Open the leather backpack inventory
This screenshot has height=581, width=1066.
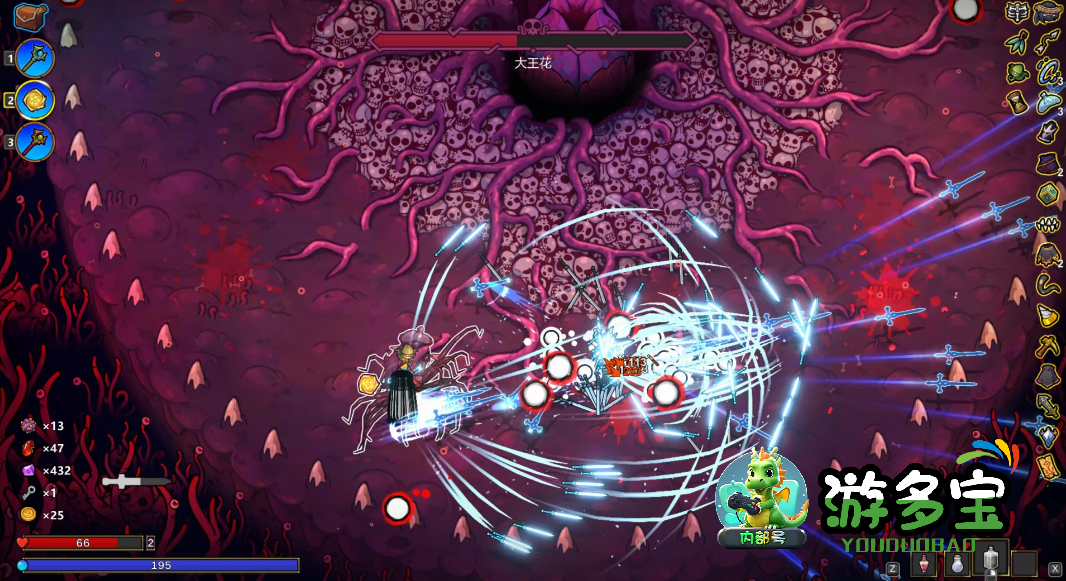click(x=31, y=17)
